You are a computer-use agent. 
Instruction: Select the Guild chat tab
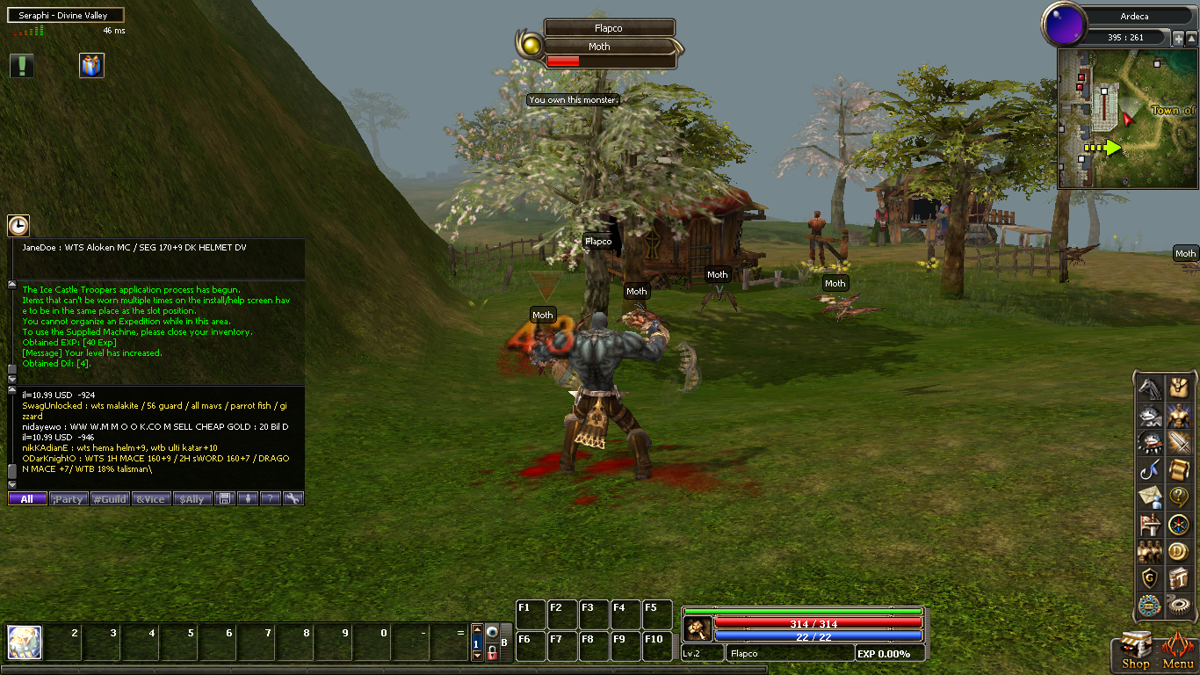point(109,498)
